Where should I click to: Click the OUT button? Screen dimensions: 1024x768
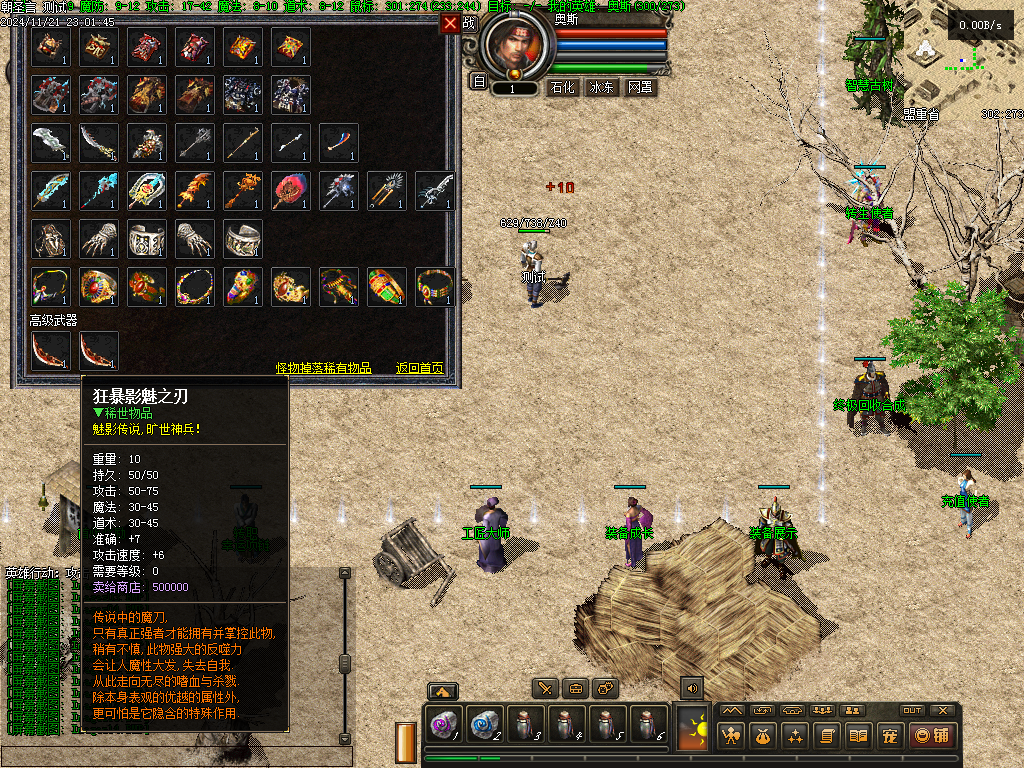(911, 710)
